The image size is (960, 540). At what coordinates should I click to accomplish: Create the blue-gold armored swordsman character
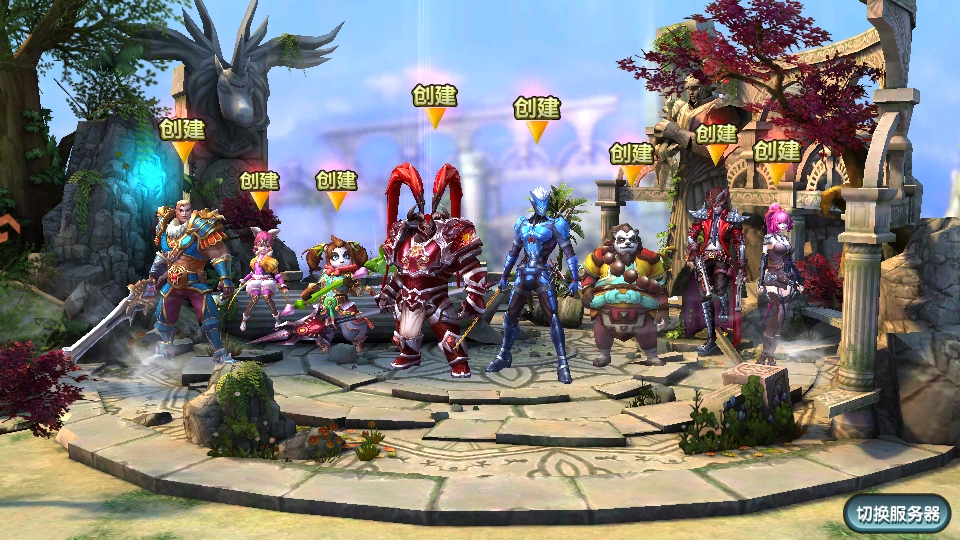click(x=182, y=130)
